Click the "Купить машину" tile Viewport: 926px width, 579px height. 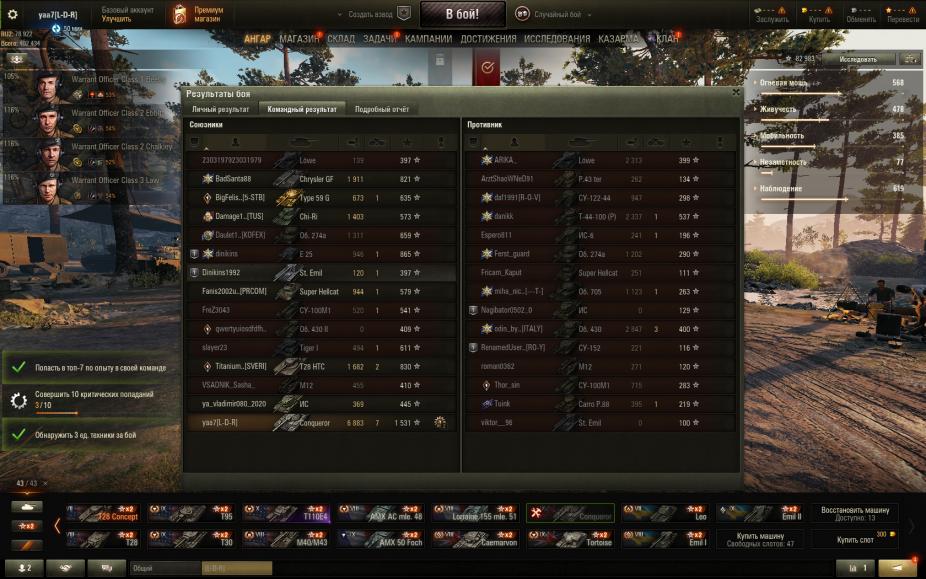(x=760, y=540)
